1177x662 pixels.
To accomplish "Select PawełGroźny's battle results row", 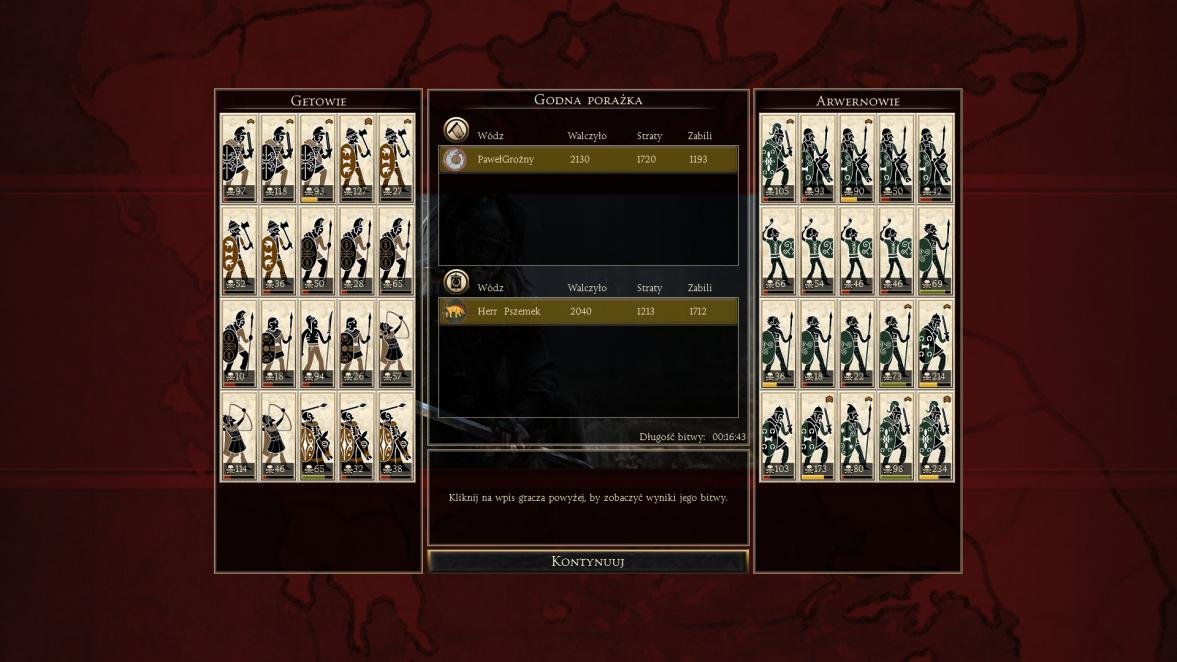I will coord(588,160).
